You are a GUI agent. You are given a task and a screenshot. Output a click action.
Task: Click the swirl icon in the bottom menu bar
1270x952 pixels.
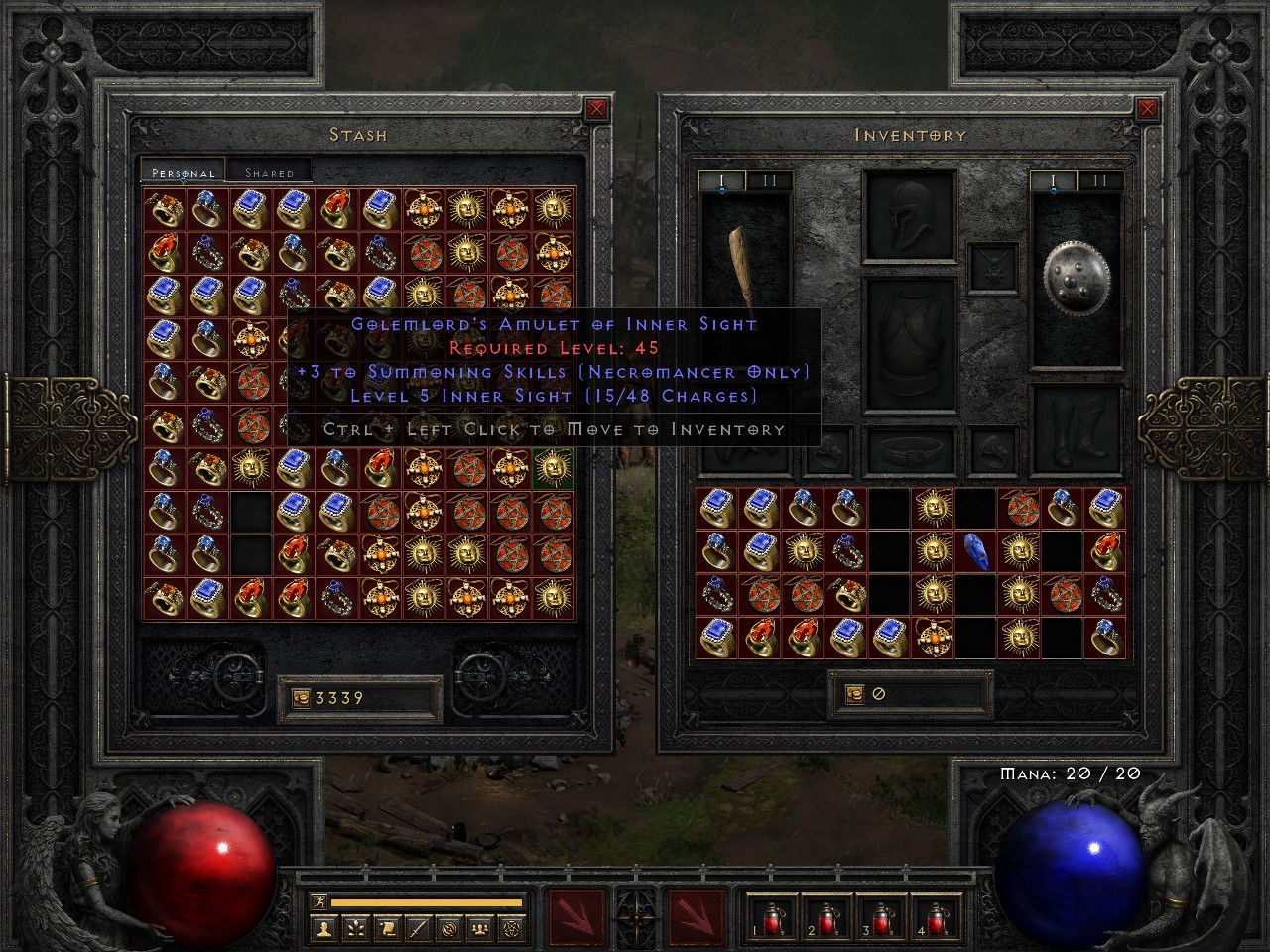tap(449, 930)
